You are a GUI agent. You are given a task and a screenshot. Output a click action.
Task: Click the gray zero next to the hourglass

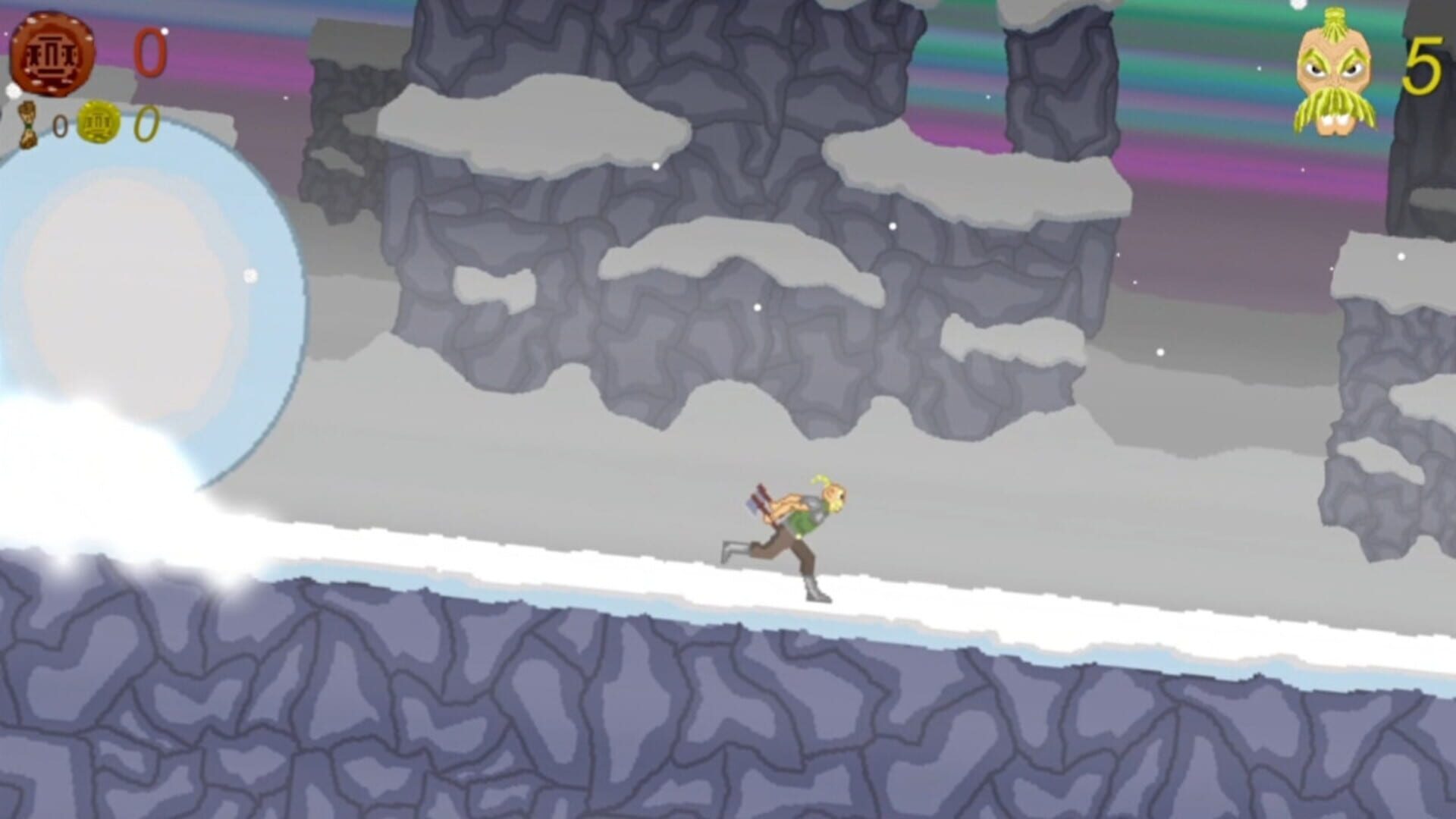point(60,126)
